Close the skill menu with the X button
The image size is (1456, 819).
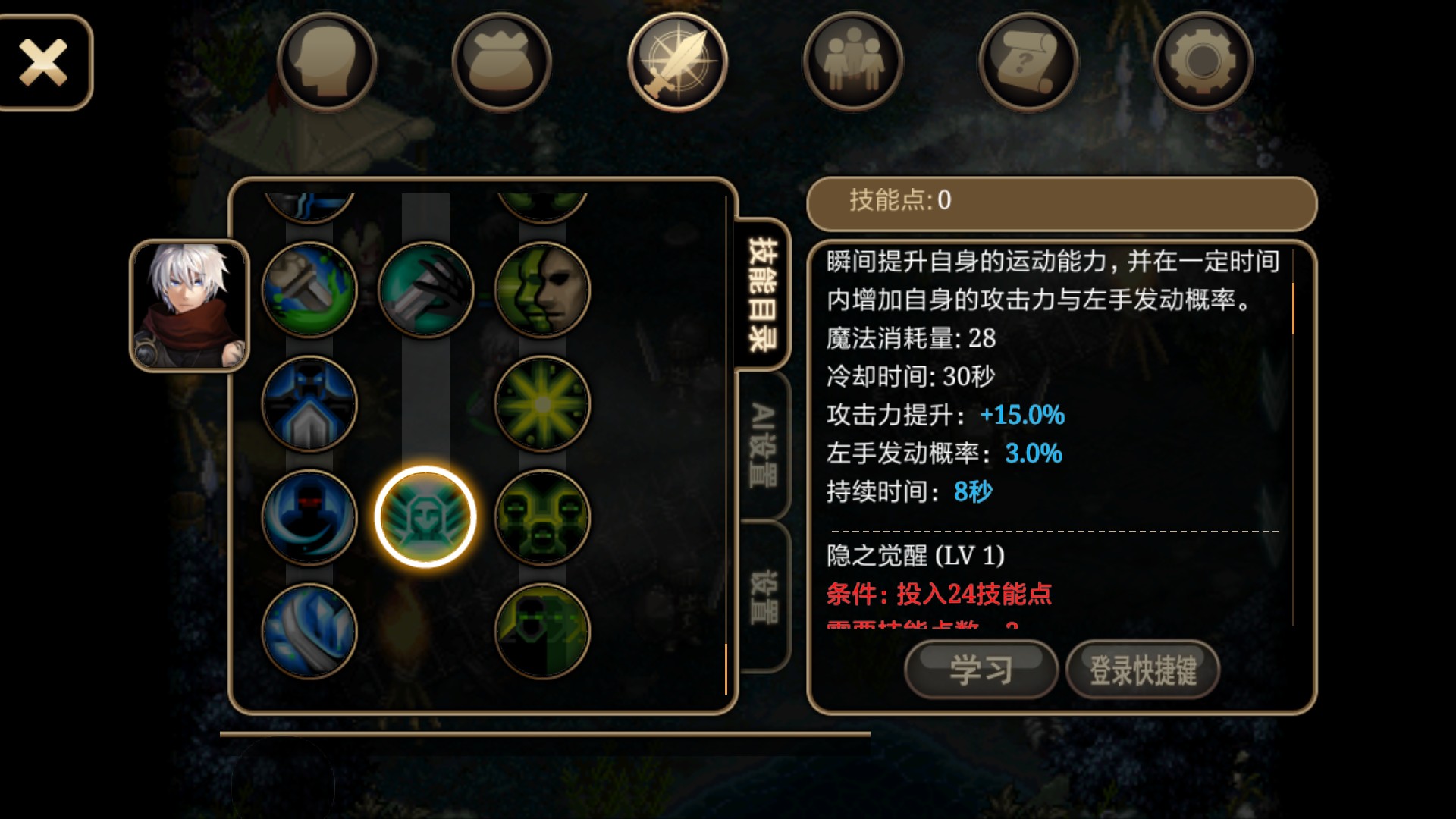pyautogui.click(x=44, y=63)
